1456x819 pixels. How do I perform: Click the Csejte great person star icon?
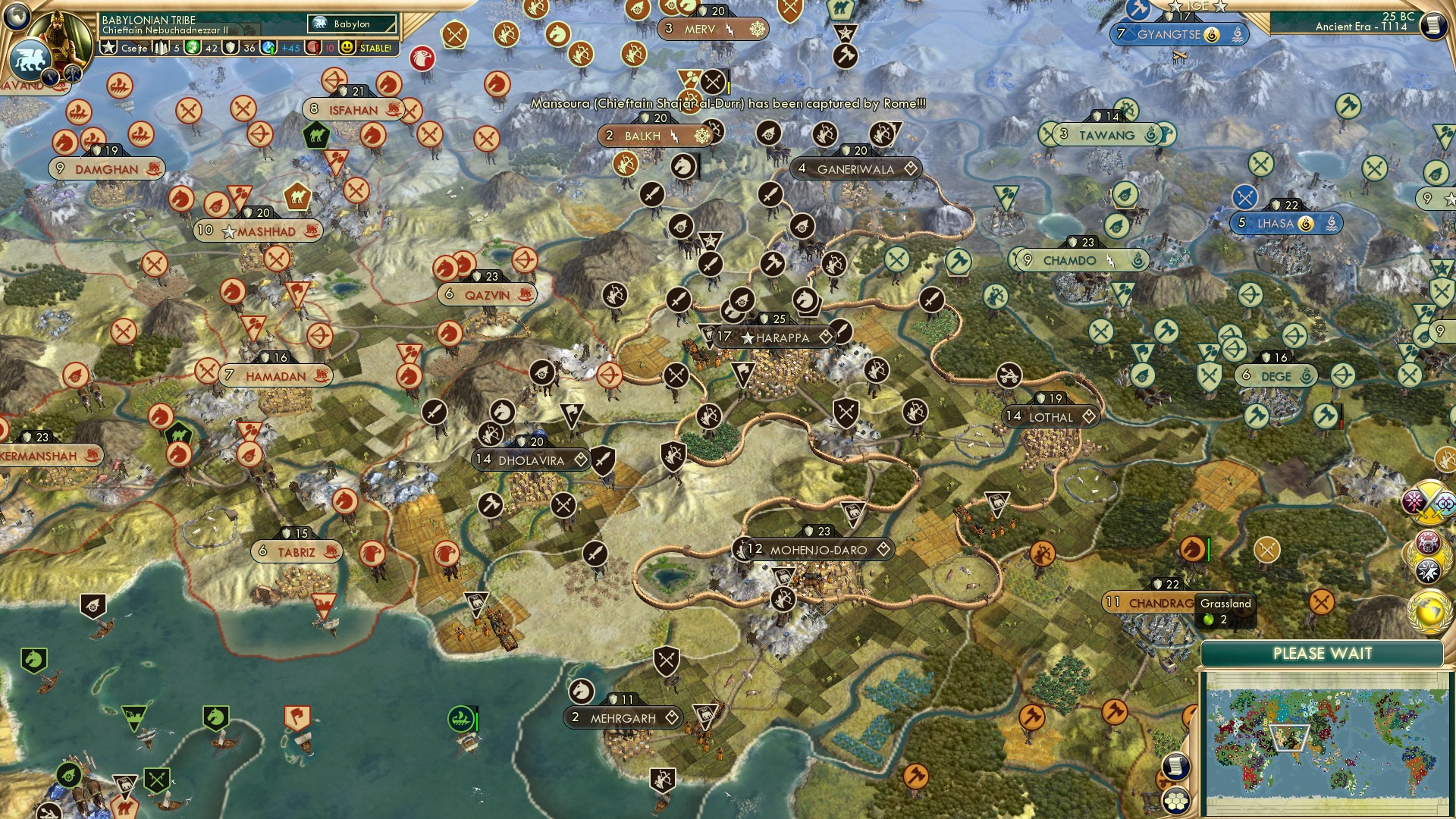[108, 47]
